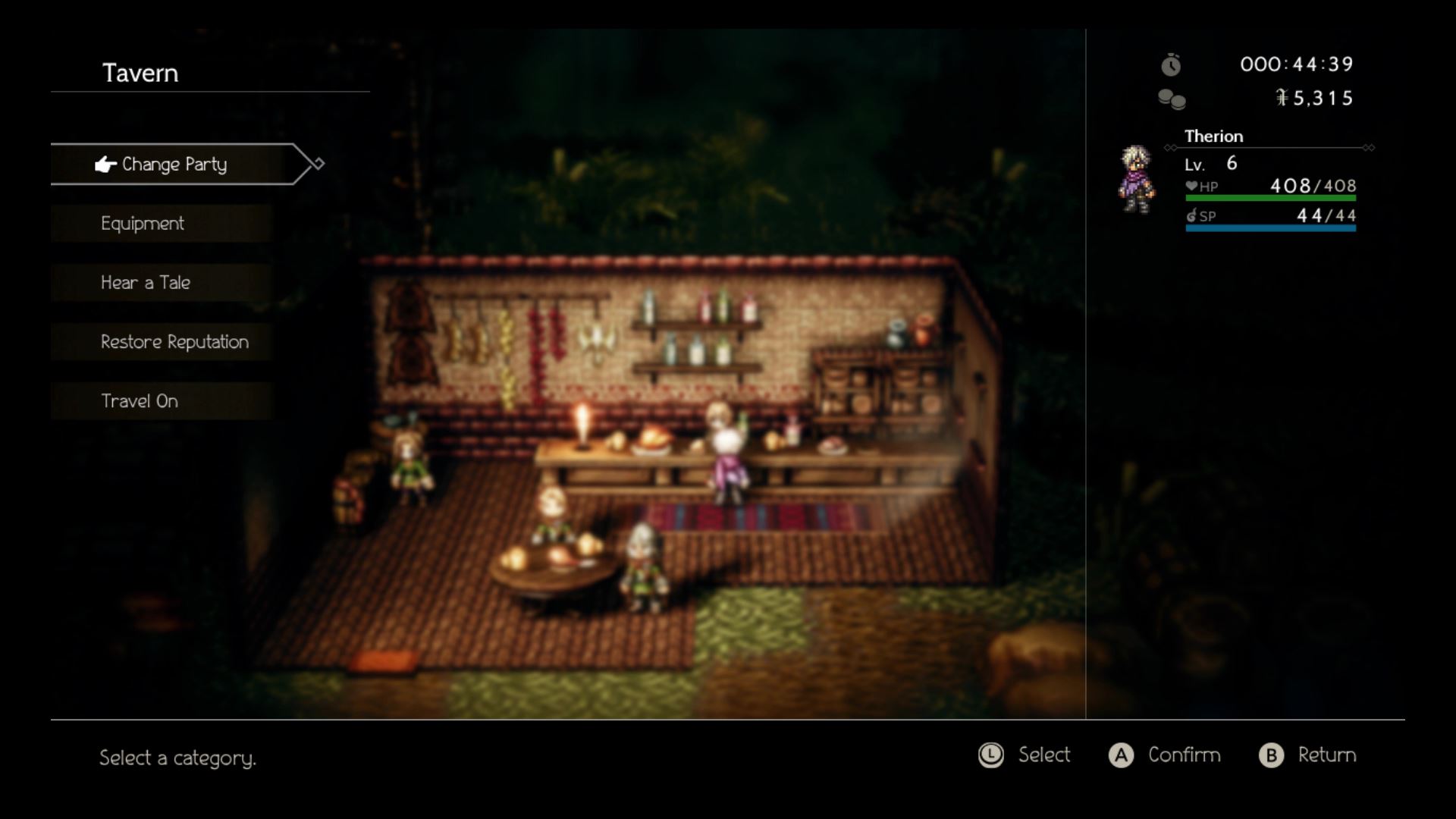Expand Therion's character panel header

pyautogui.click(x=1213, y=136)
